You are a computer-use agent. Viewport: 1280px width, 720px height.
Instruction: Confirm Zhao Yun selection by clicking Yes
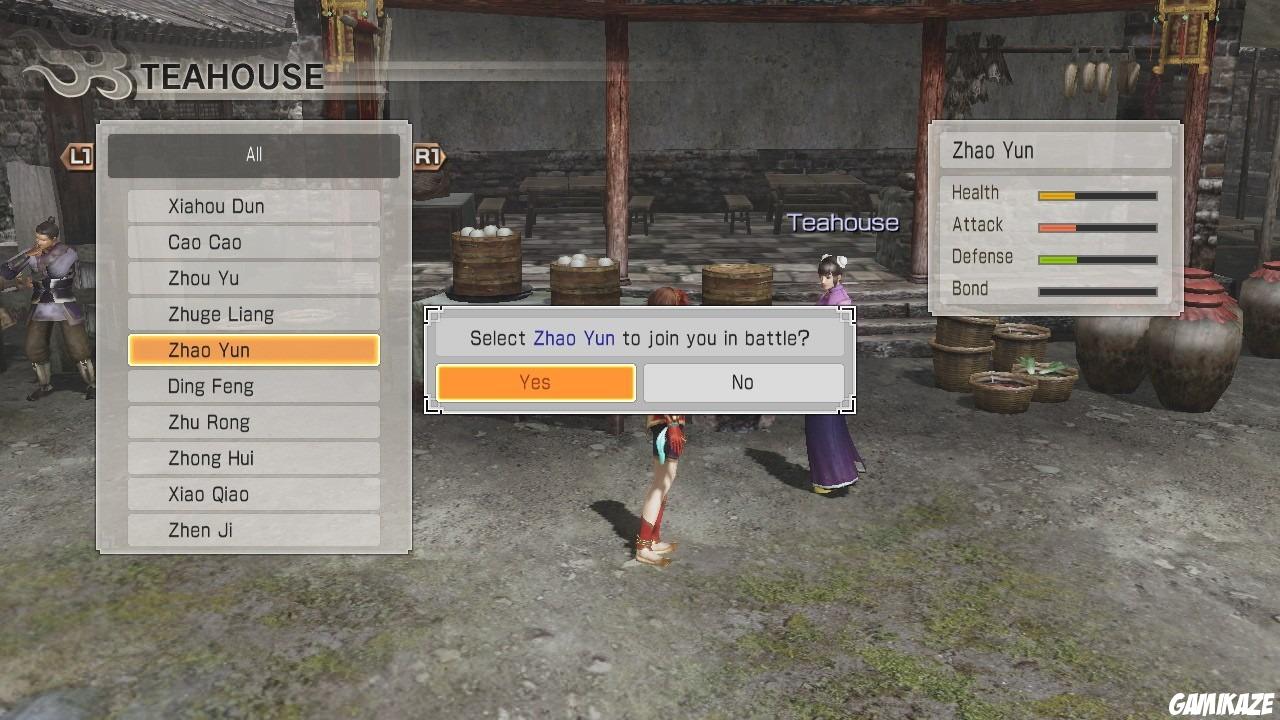[x=535, y=382]
